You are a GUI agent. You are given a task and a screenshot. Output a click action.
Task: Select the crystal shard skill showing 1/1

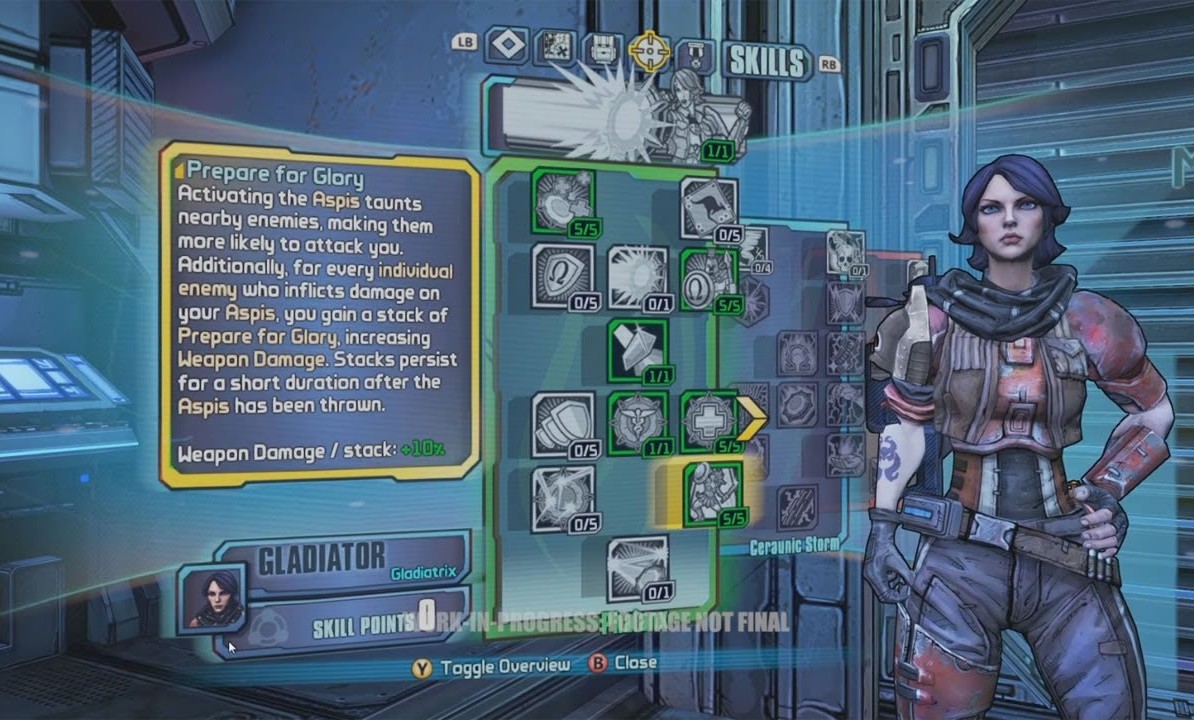tap(638, 350)
